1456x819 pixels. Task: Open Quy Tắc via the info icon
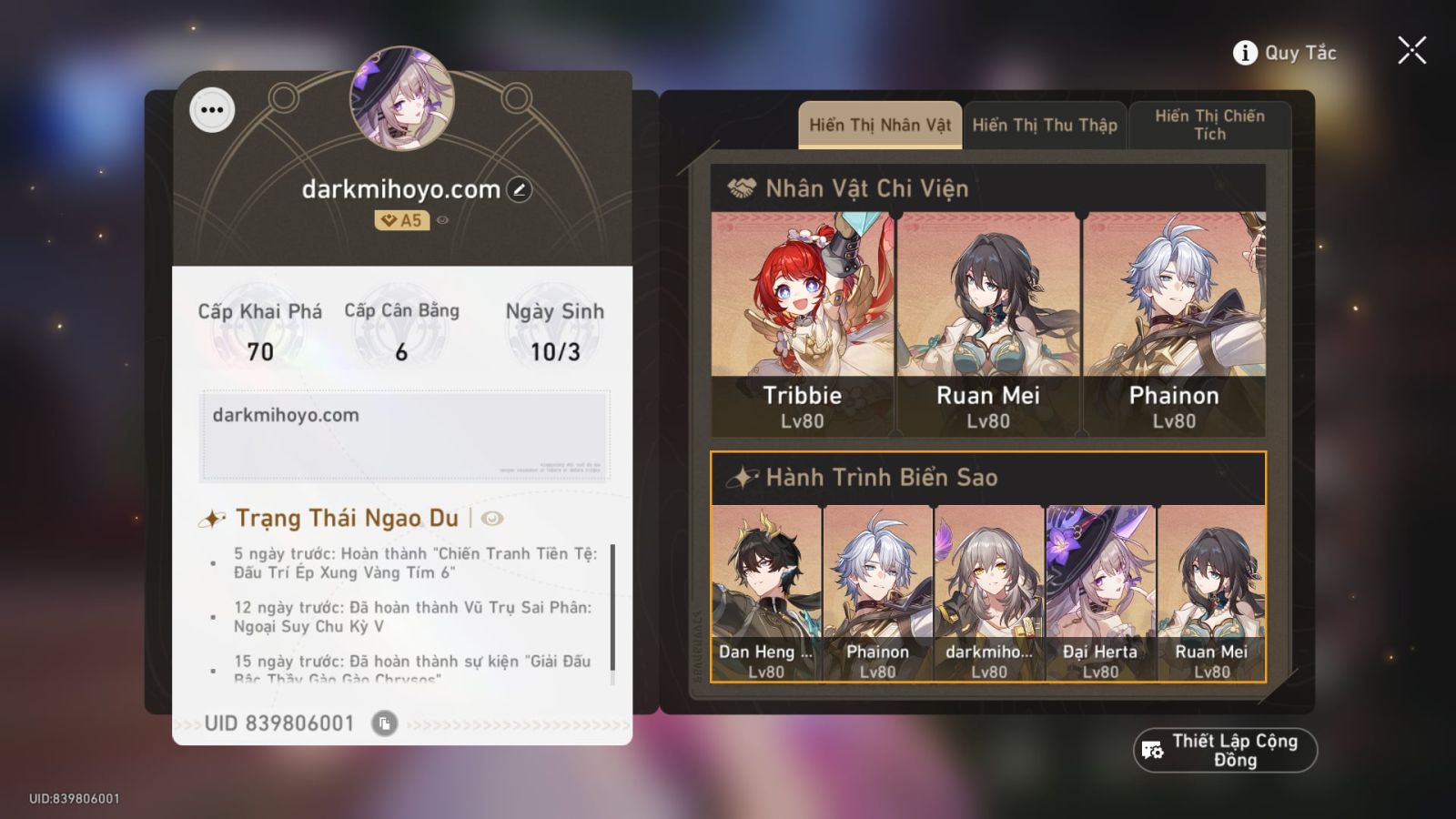pyautogui.click(x=1244, y=52)
